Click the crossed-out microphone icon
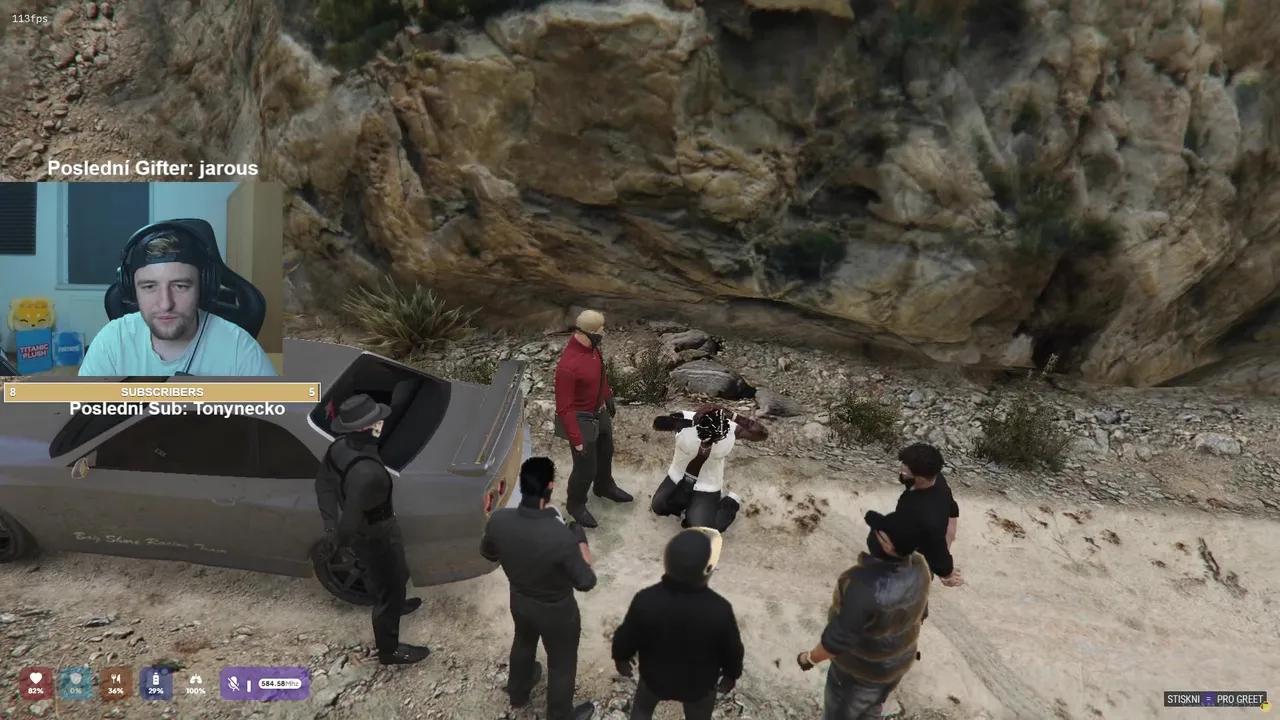The height and width of the screenshot is (720, 1280). 231,684
